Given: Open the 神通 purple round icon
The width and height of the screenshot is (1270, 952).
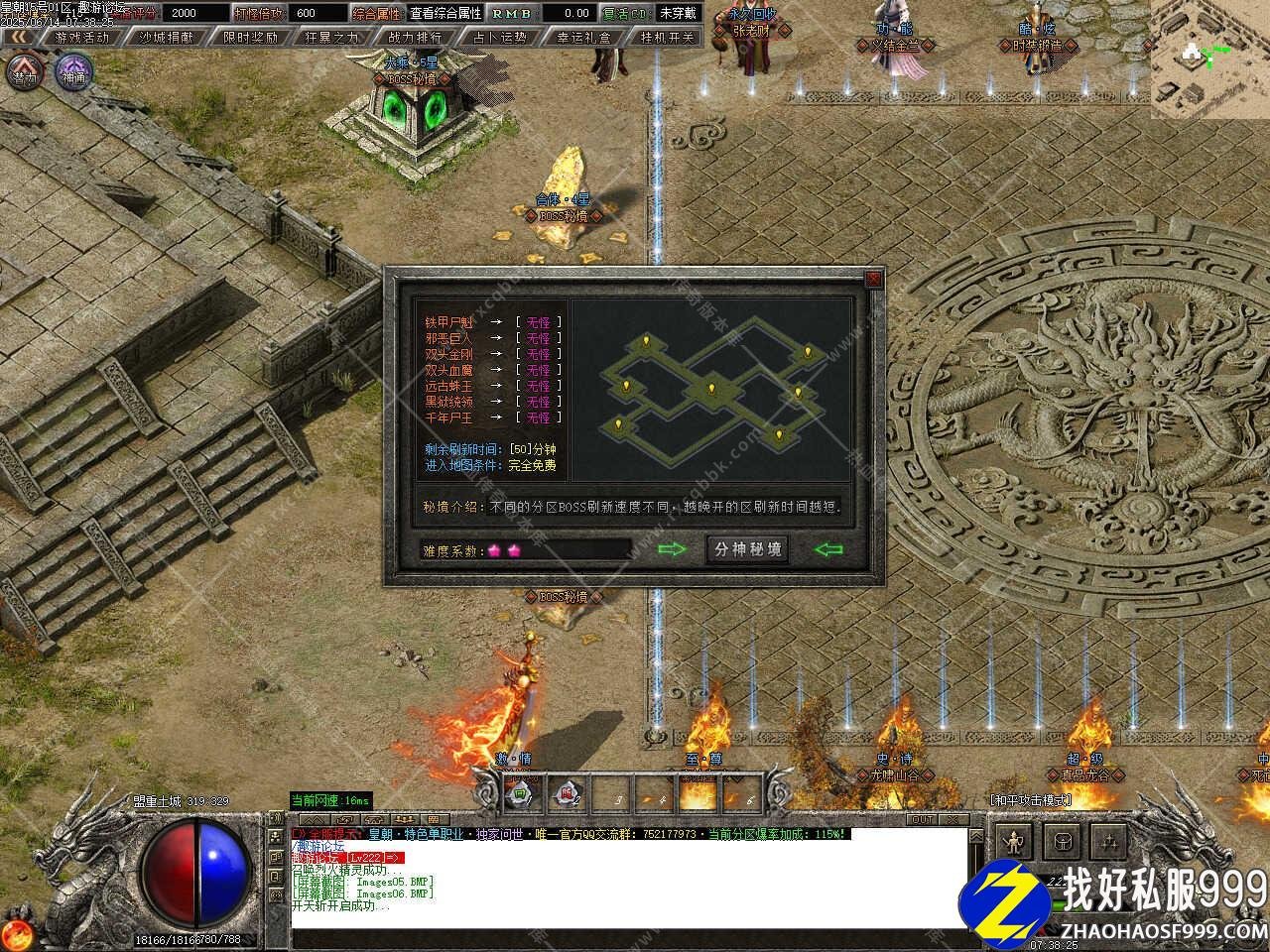Looking at the screenshot, I should click(x=73, y=73).
